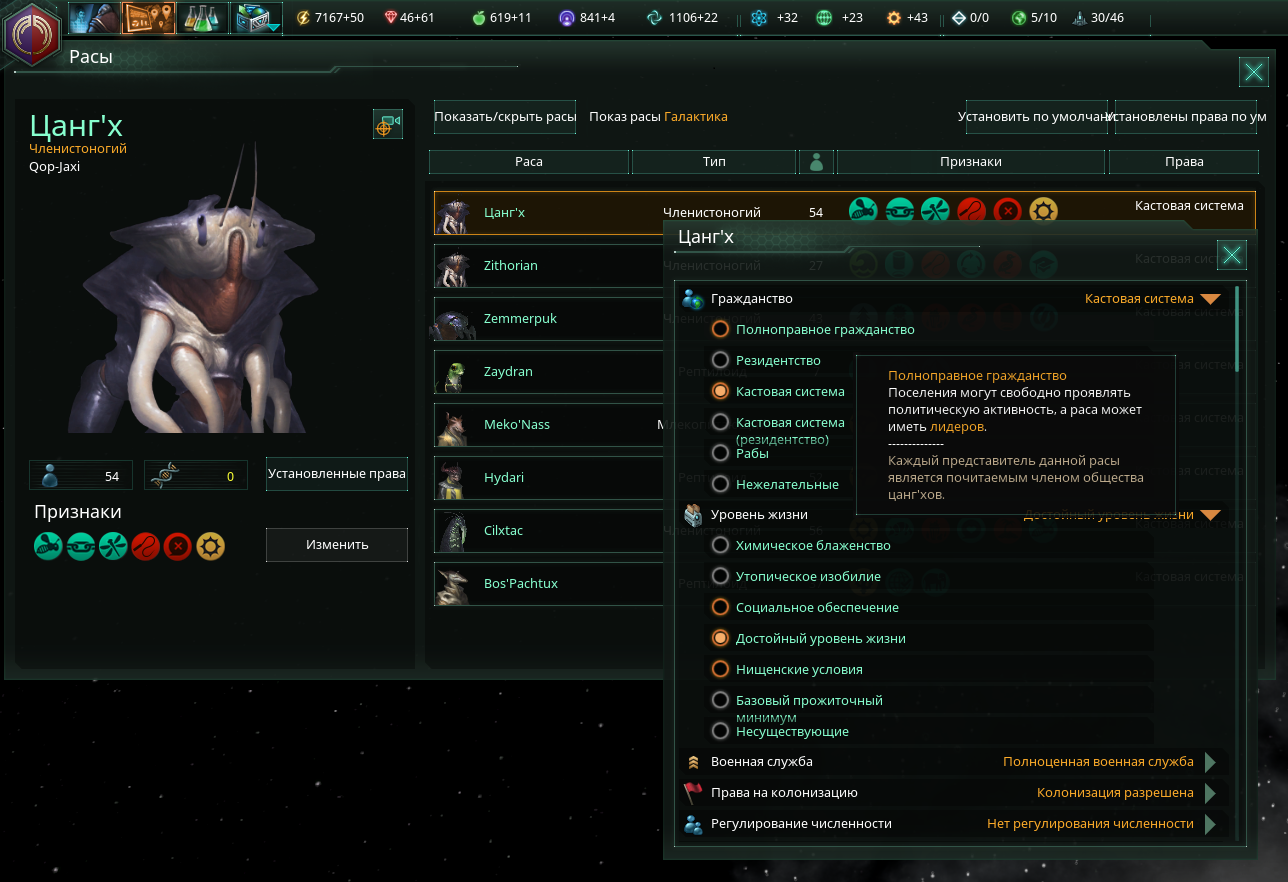This screenshot has width=1288, height=882.
Task: Expand the Военная служба section
Action: click(1210, 762)
